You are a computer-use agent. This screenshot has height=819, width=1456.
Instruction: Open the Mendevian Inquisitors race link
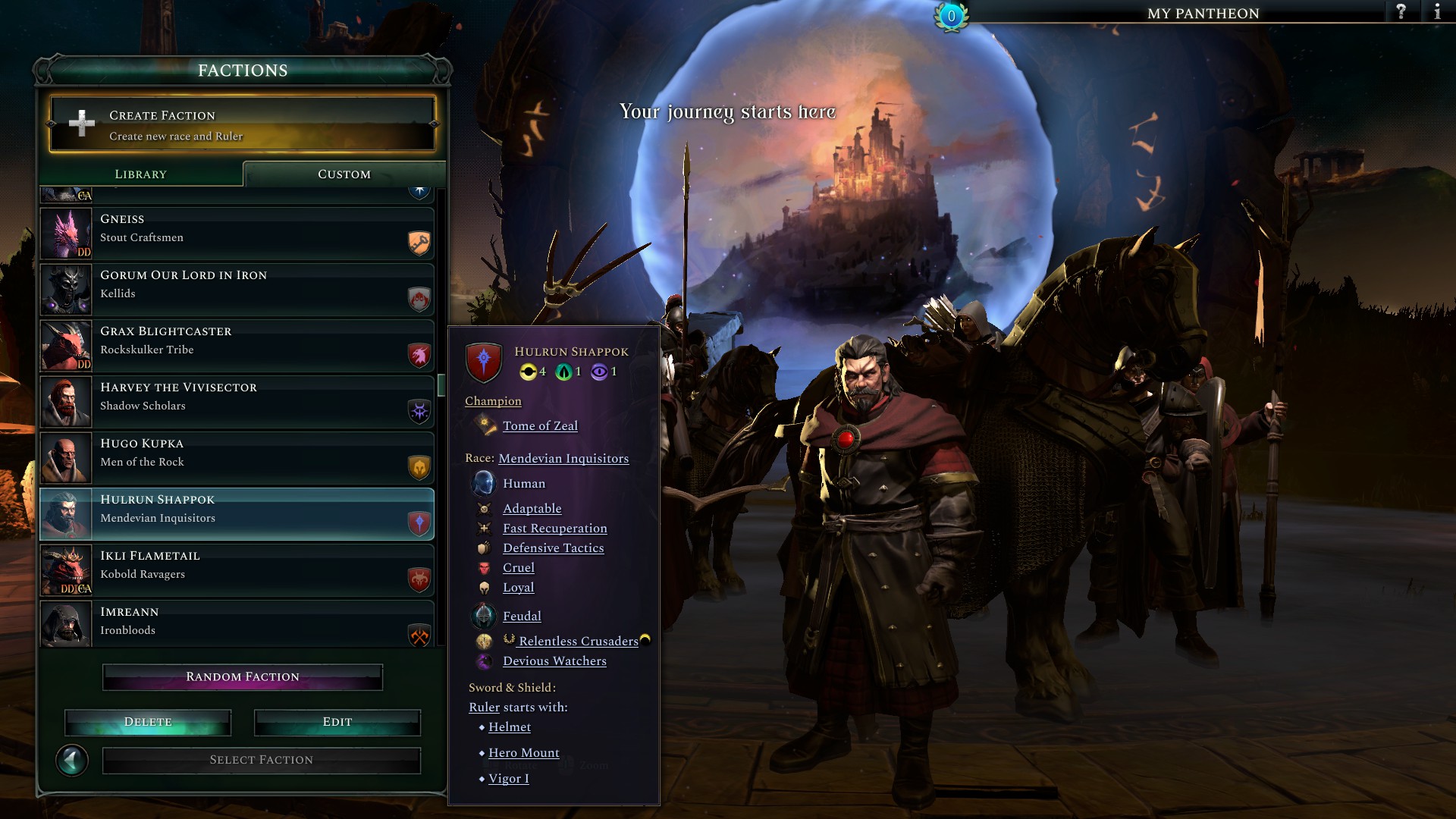click(563, 459)
